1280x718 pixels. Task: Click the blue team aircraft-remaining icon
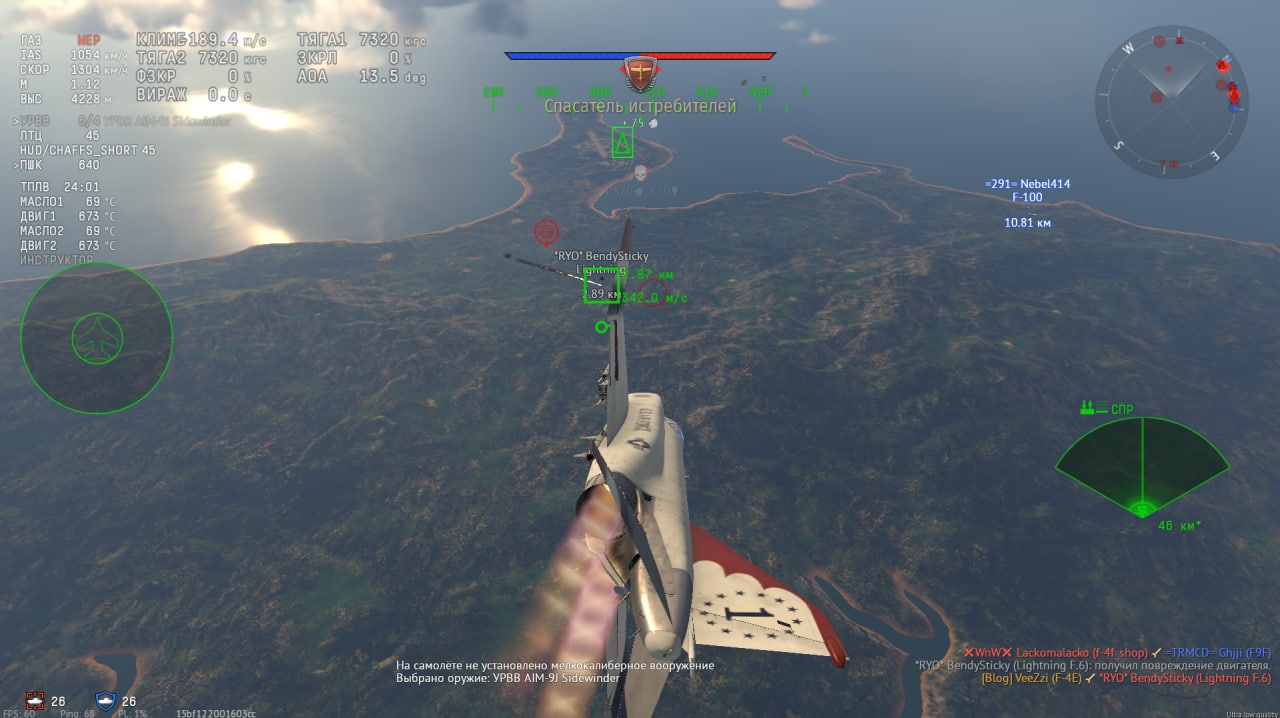[x=105, y=700]
